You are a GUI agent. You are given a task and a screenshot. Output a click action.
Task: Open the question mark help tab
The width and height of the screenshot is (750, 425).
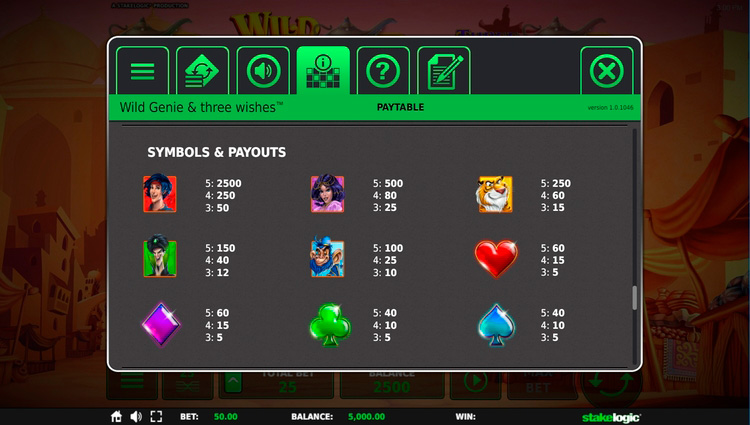383,71
